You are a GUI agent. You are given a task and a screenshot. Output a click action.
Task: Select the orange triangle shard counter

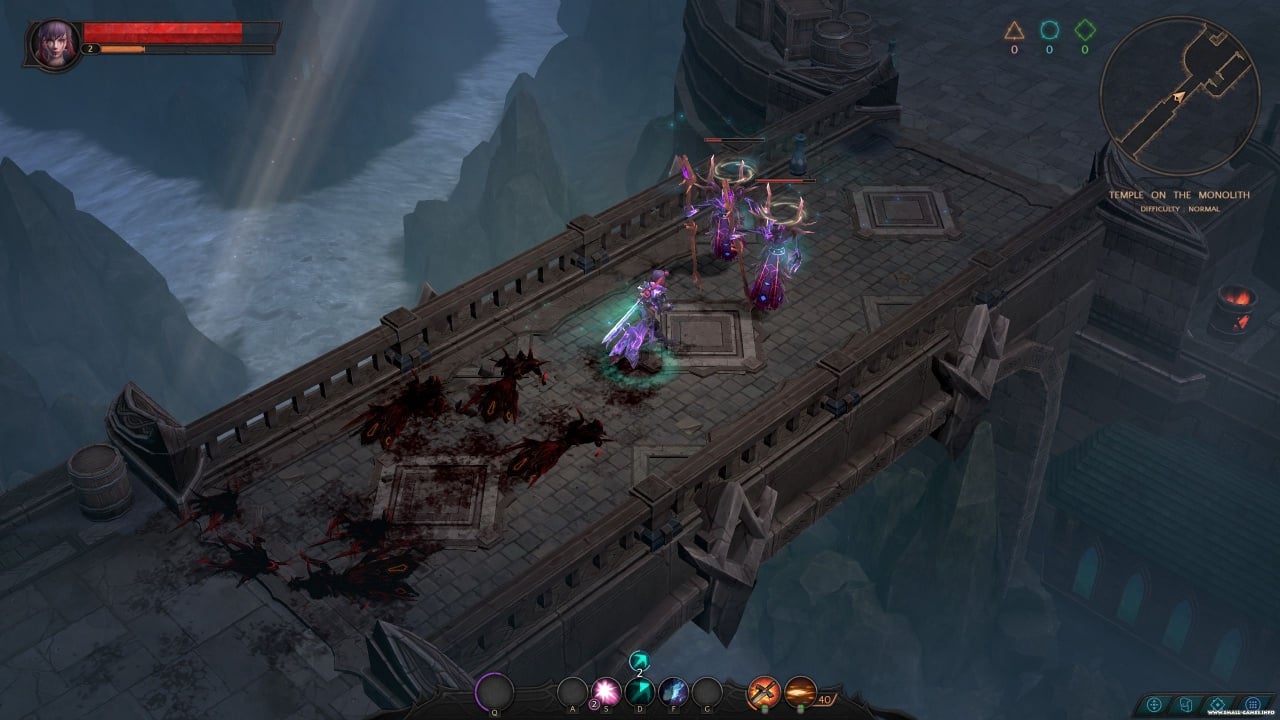(1013, 31)
